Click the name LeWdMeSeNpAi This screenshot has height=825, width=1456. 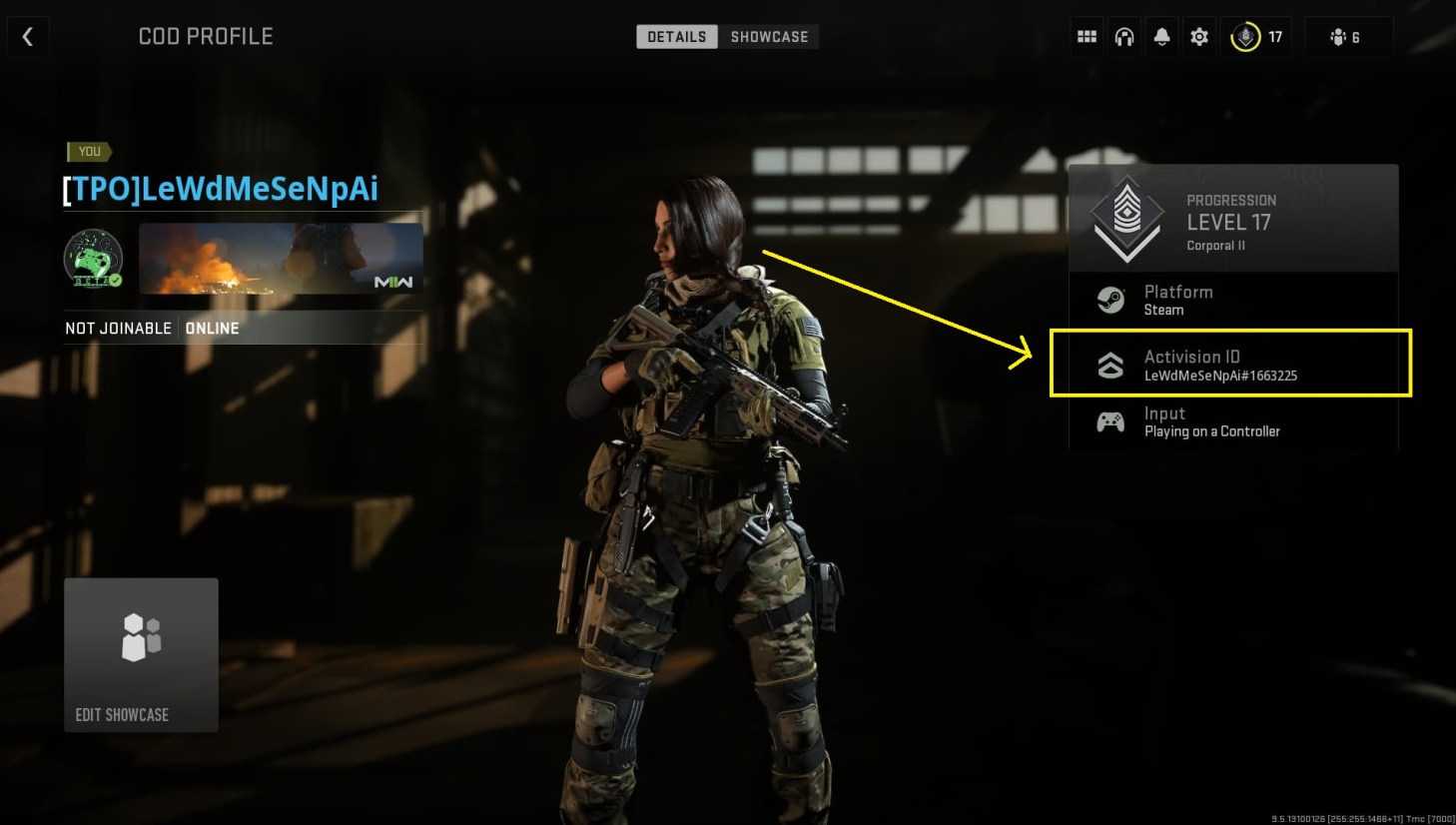point(220,189)
